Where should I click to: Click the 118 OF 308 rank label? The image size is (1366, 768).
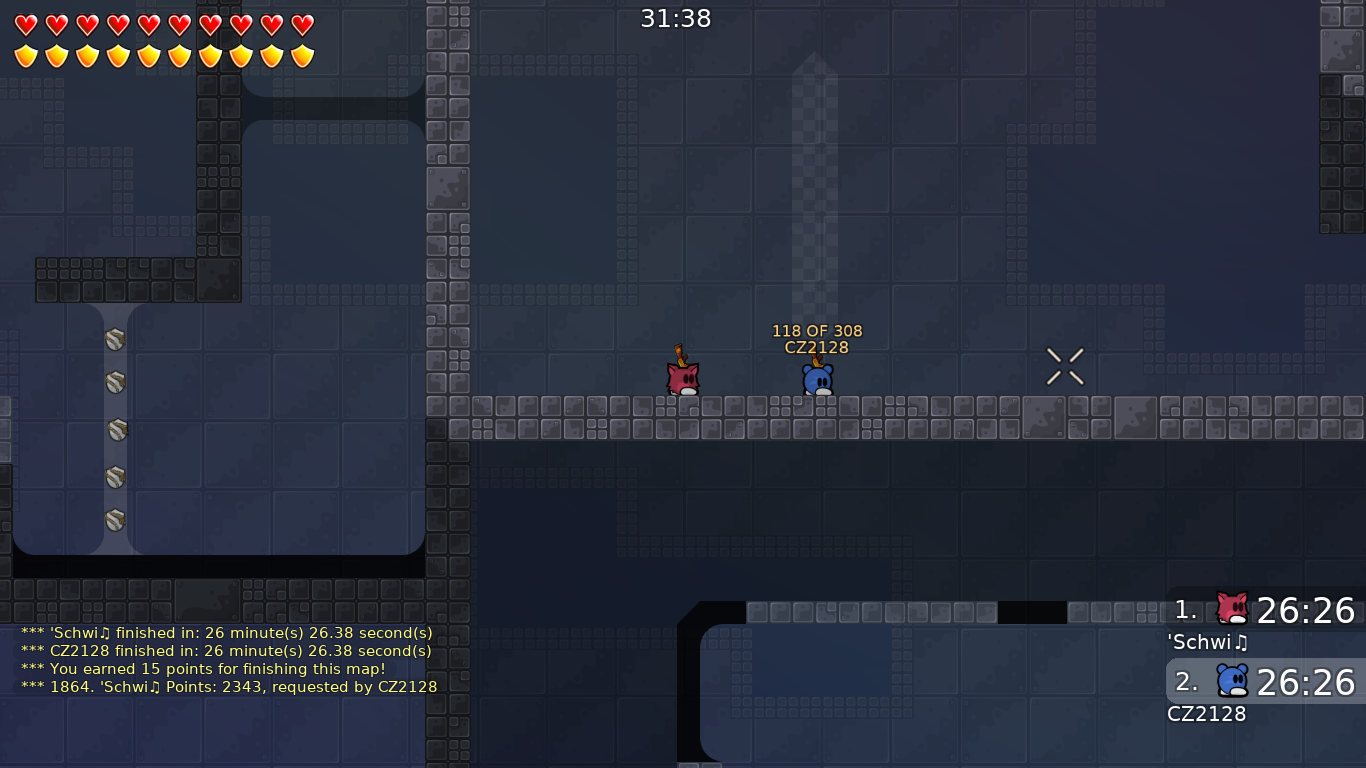tap(816, 330)
